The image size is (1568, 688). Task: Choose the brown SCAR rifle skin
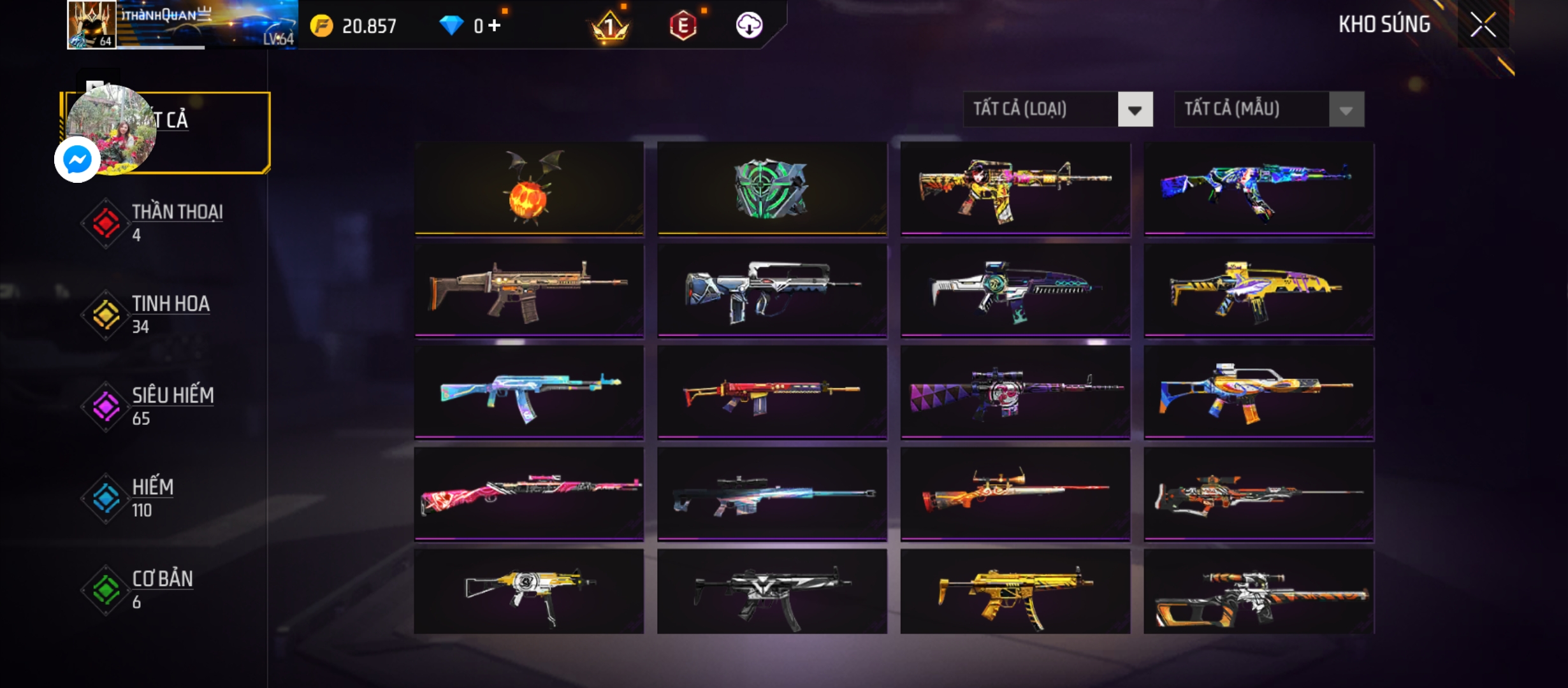pos(529,290)
